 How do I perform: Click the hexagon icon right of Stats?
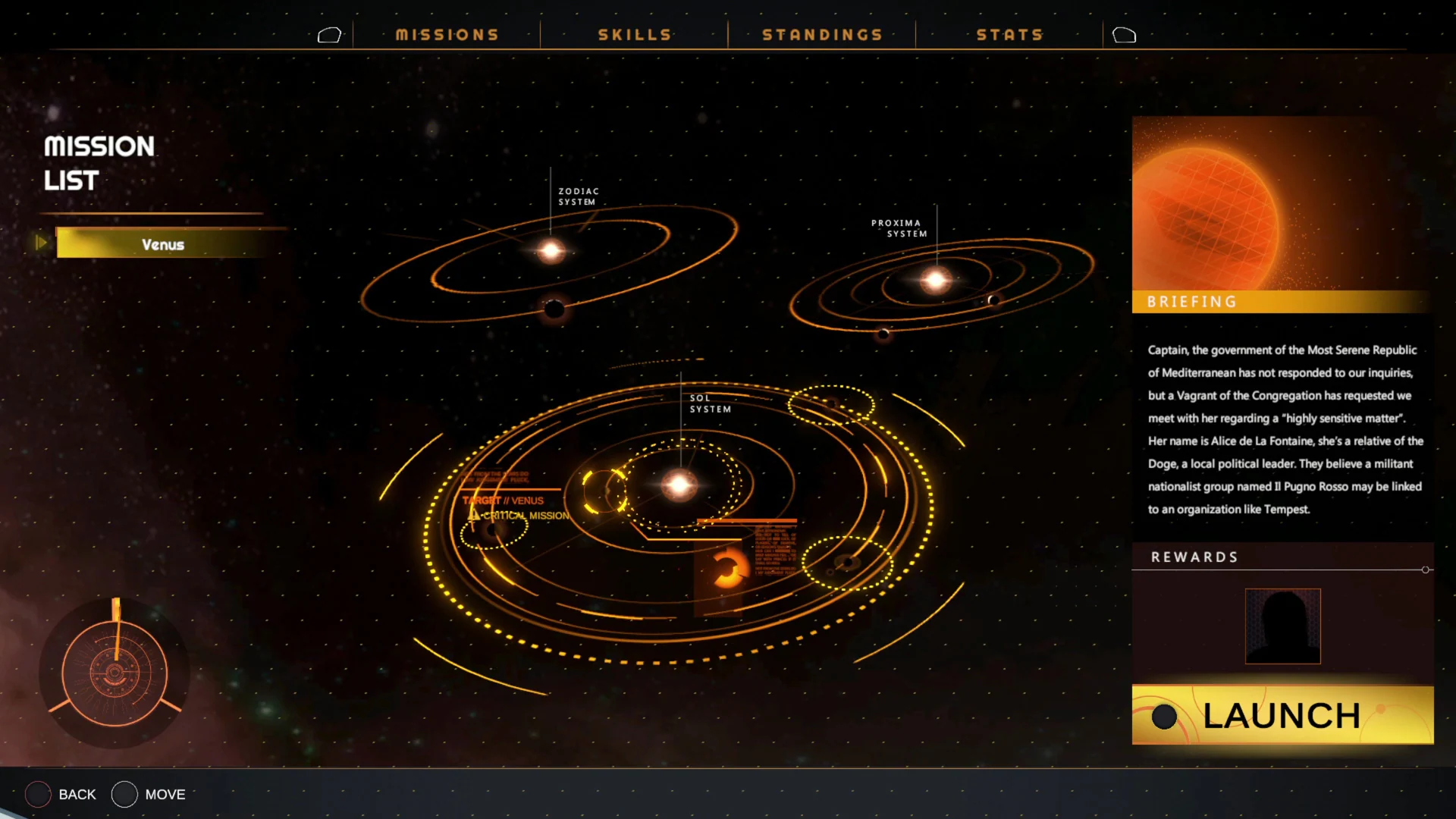coord(1125,34)
